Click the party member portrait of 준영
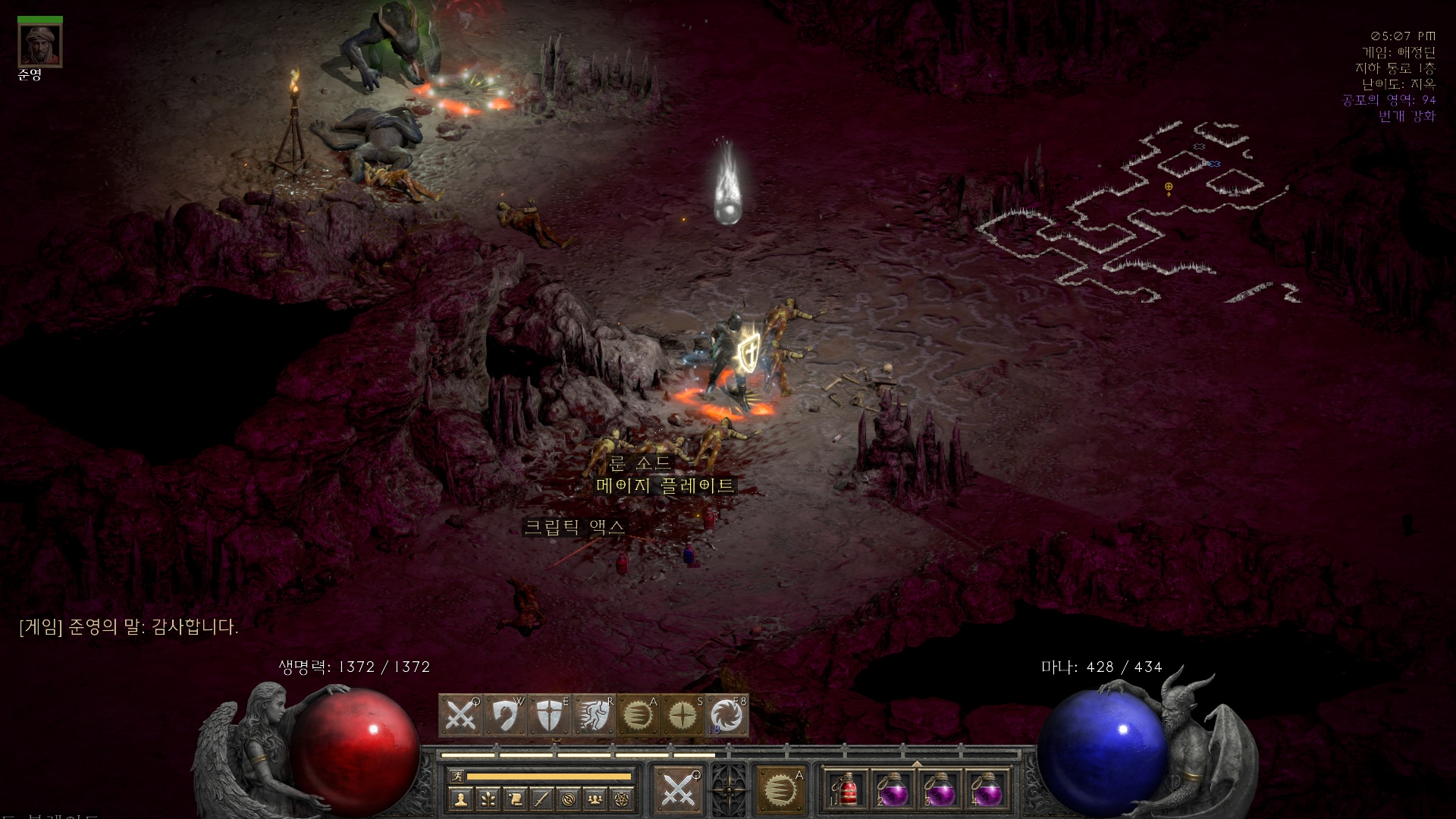1456x819 pixels. click(40, 45)
